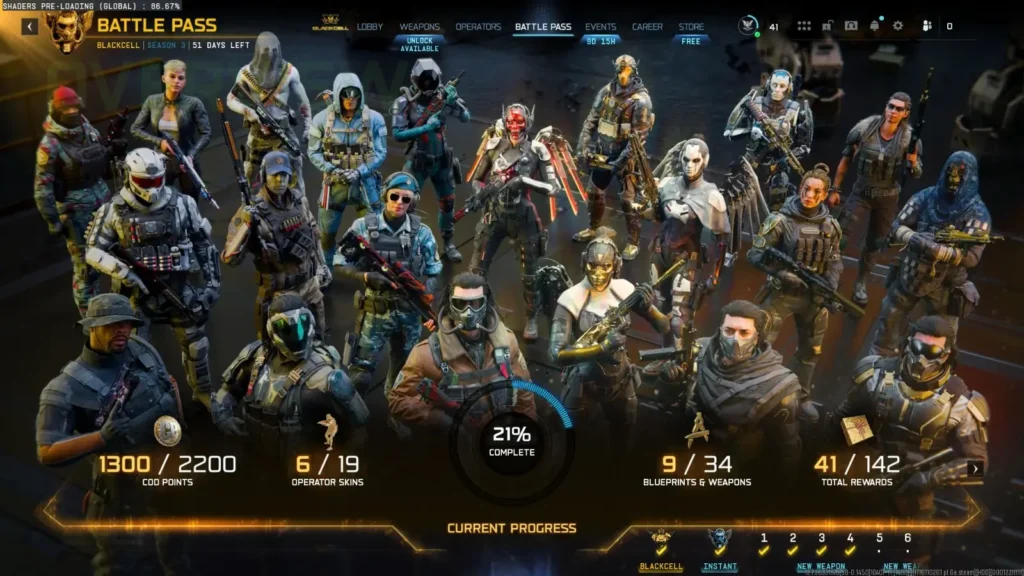Screen dimensions: 1024x576
Task: Open the notifications bell icon
Action: pos(875,26)
